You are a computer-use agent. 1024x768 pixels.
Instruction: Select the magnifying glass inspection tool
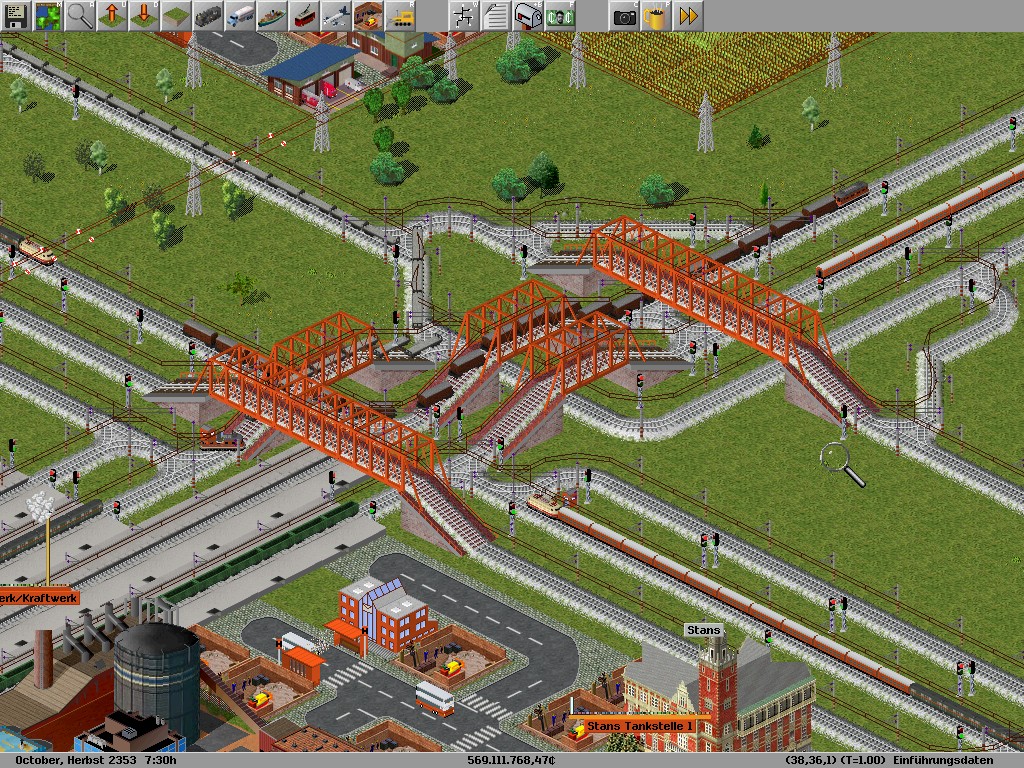(x=80, y=16)
